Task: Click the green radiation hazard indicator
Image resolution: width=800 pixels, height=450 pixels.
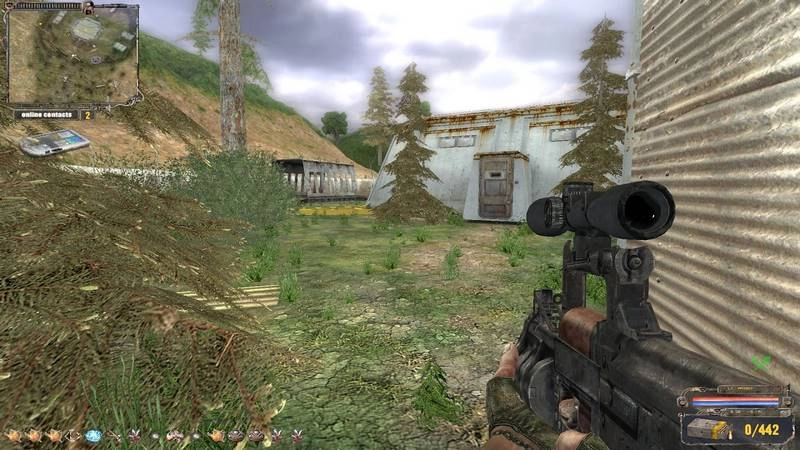Action: (763, 362)
